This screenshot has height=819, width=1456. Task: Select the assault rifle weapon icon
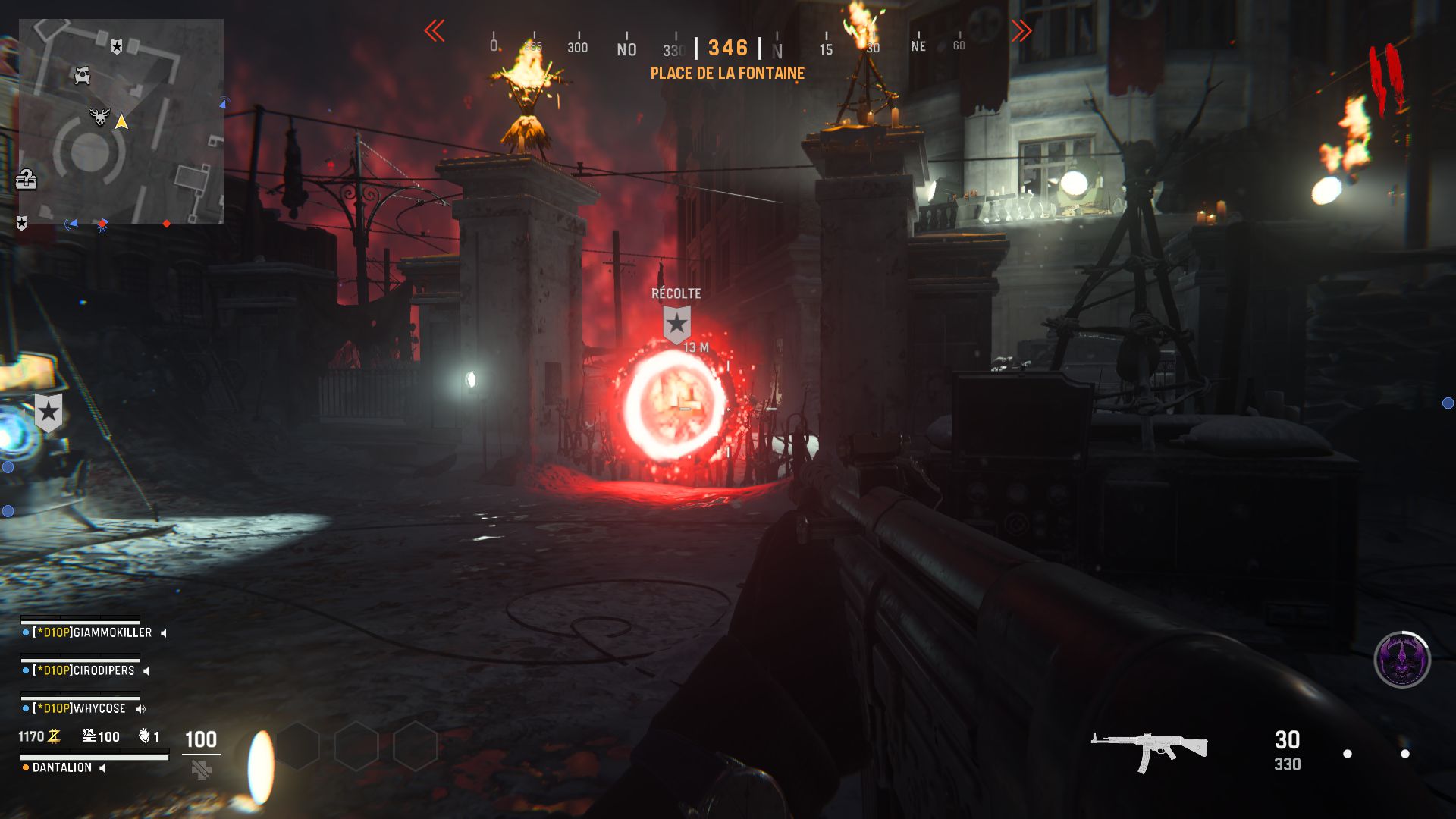pos(1149,749)
